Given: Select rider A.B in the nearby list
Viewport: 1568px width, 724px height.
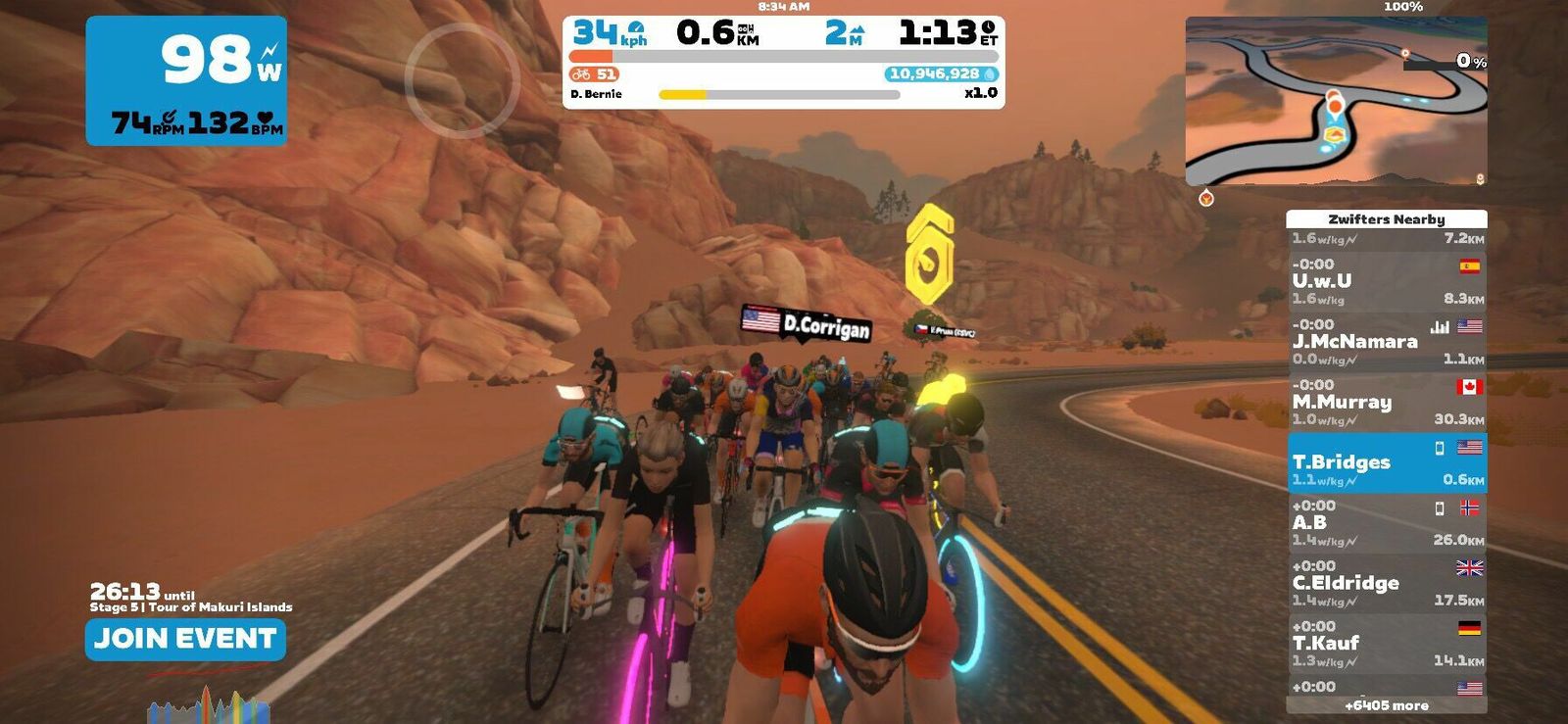Looking at the screenshot, I should click(x=1386, y=523).
